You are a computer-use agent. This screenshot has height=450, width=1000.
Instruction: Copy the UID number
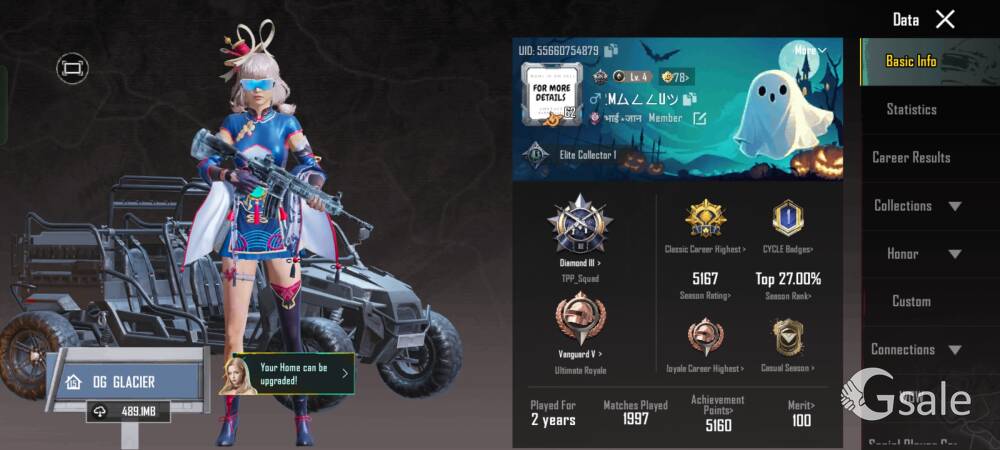(611, 50)
